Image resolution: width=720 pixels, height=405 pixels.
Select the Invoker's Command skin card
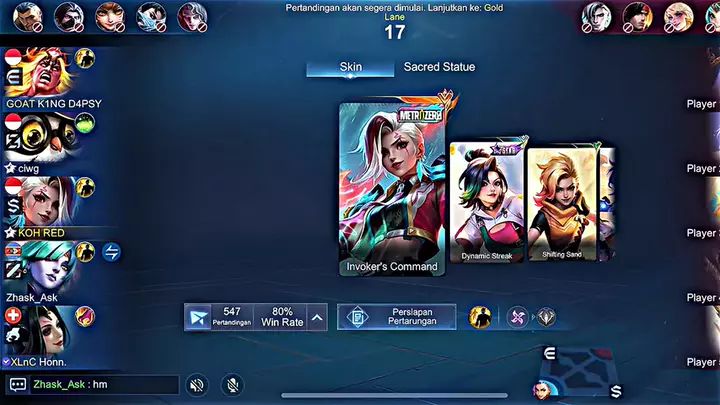(391, 187)
